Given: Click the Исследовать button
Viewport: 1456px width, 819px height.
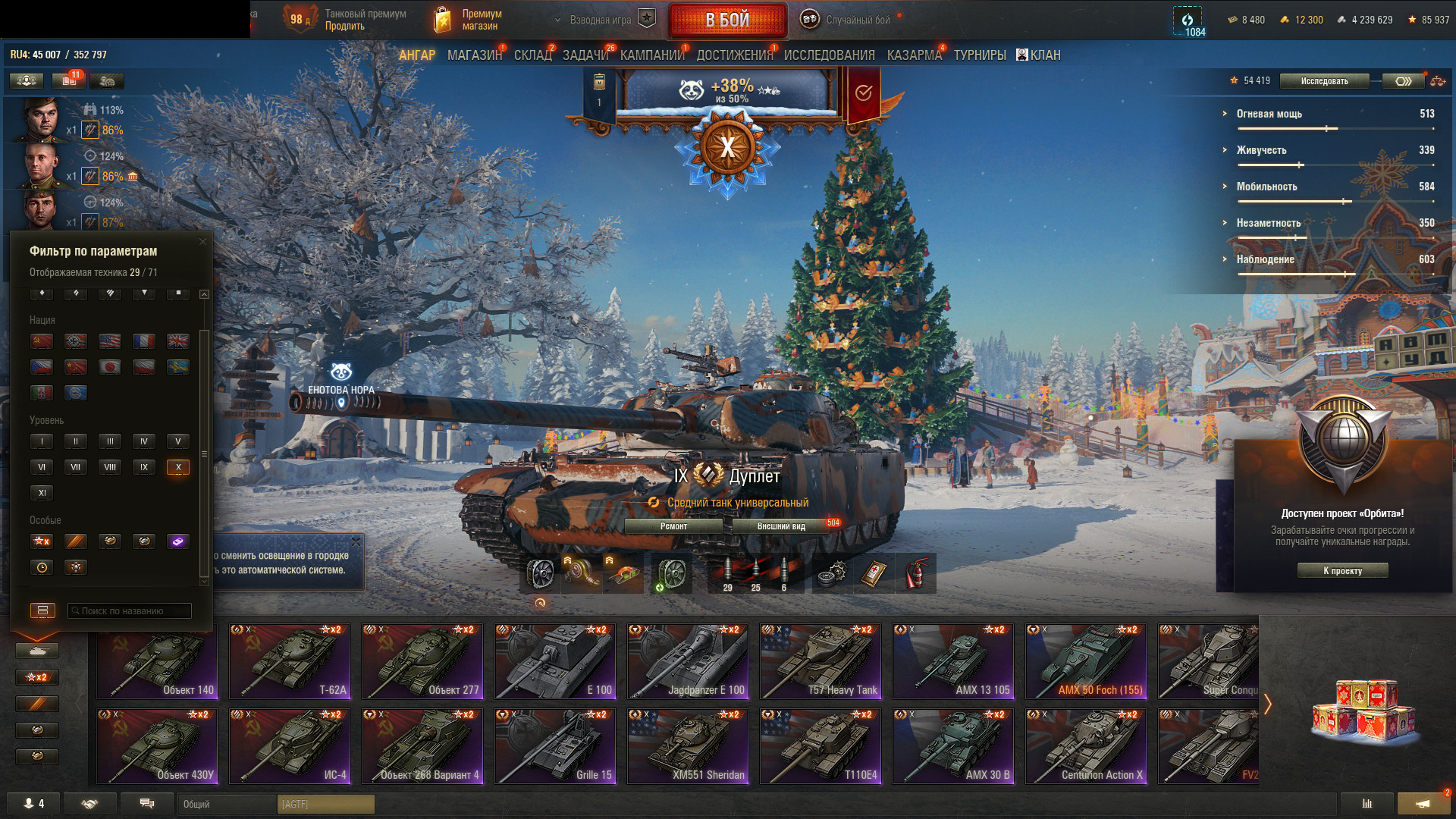Looking at the screenshot, I should point(1324,81).
